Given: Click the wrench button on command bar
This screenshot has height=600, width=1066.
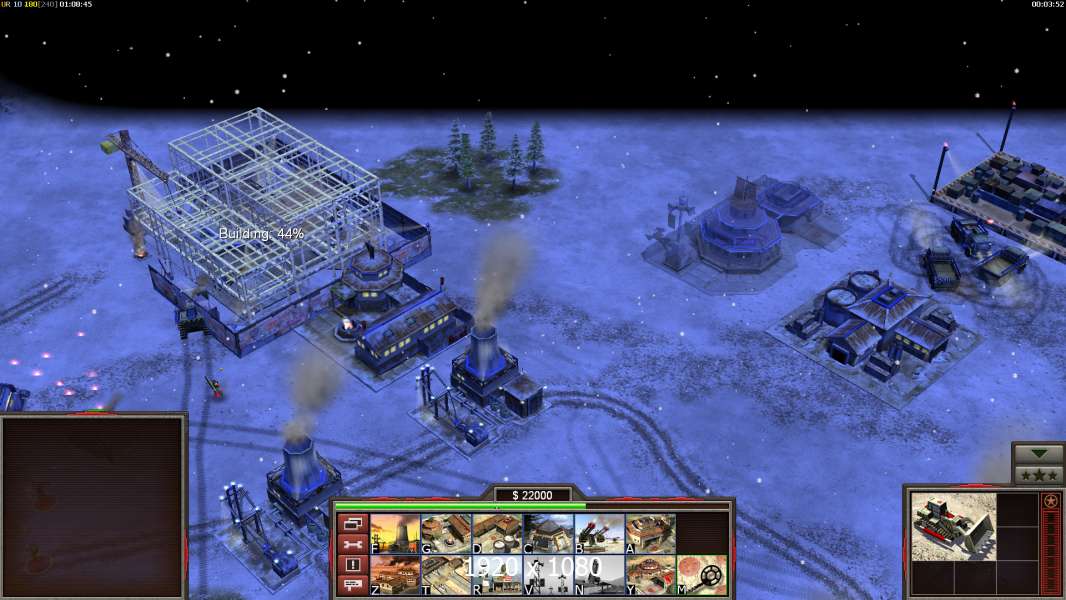Looking at the screenshot, I should pos(353,544).
